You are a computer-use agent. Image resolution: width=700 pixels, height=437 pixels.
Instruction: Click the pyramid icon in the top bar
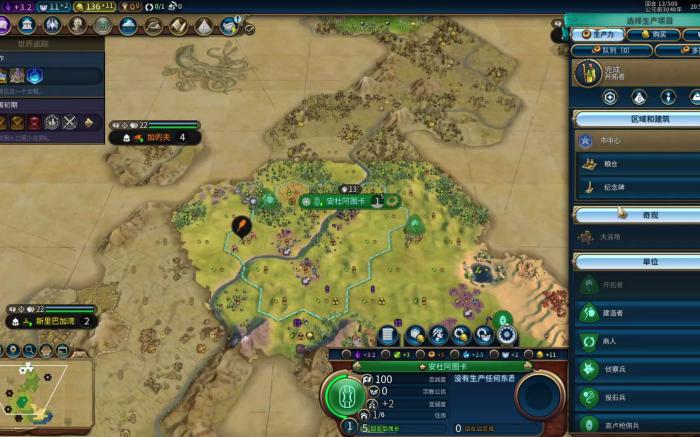click(203, 25)
